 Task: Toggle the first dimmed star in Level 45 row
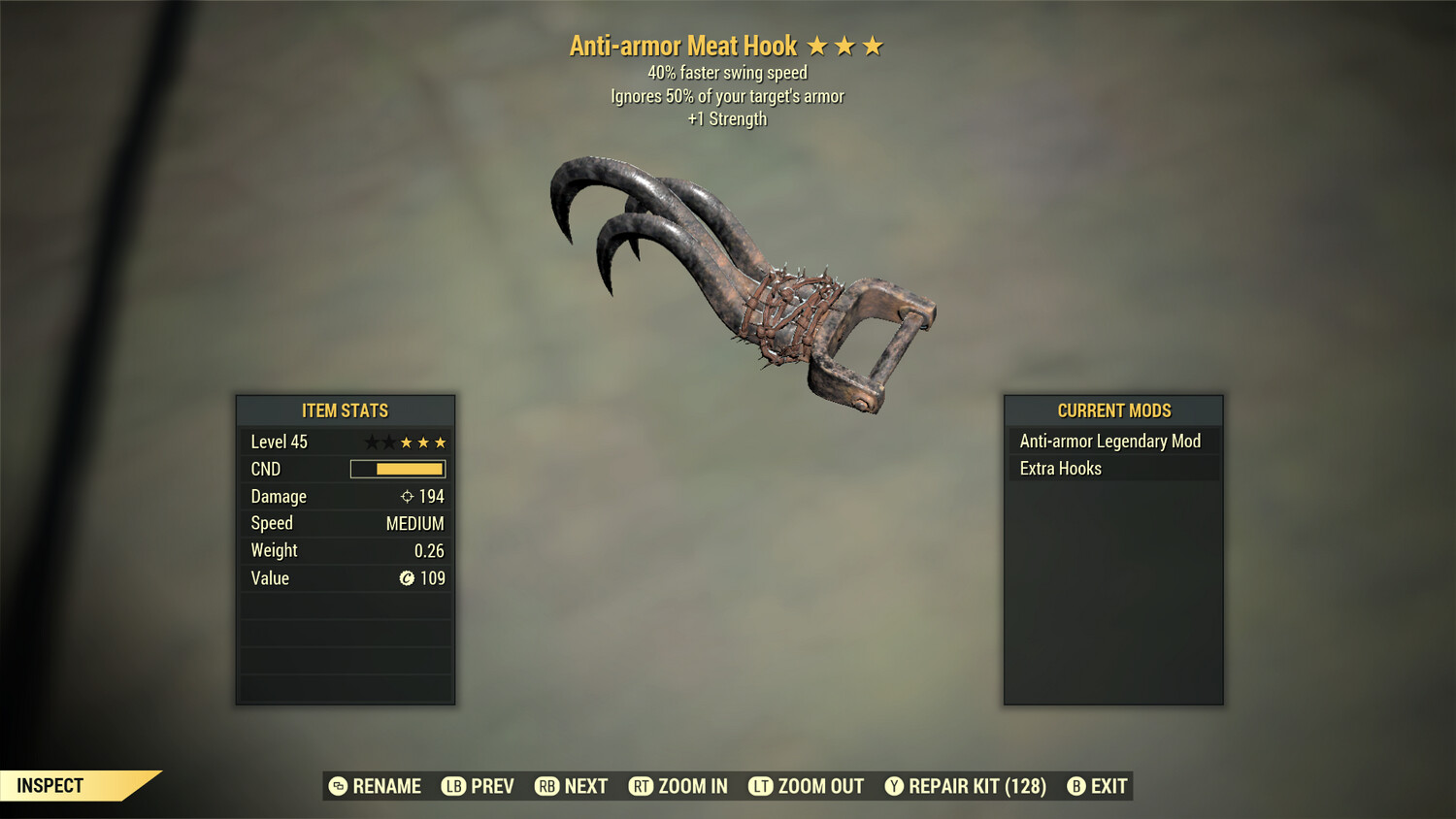[x=371, y=442]
